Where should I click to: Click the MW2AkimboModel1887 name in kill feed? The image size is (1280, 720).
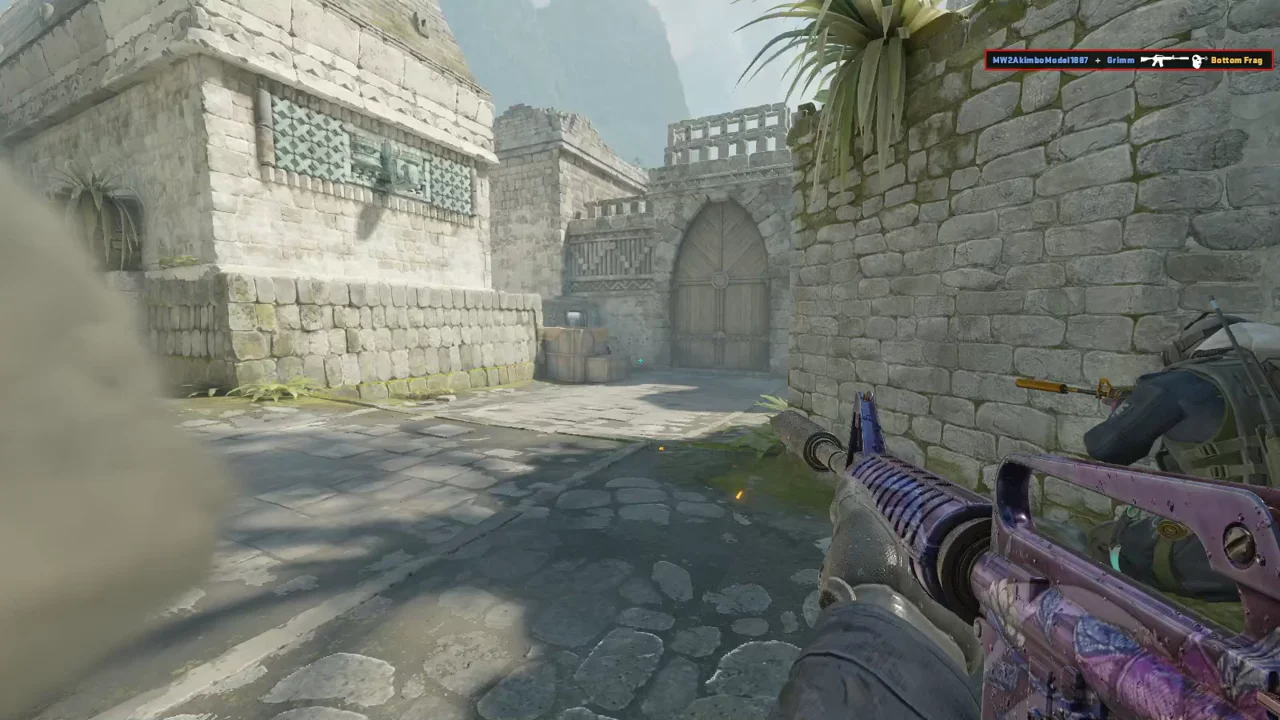click(1040, 60)
